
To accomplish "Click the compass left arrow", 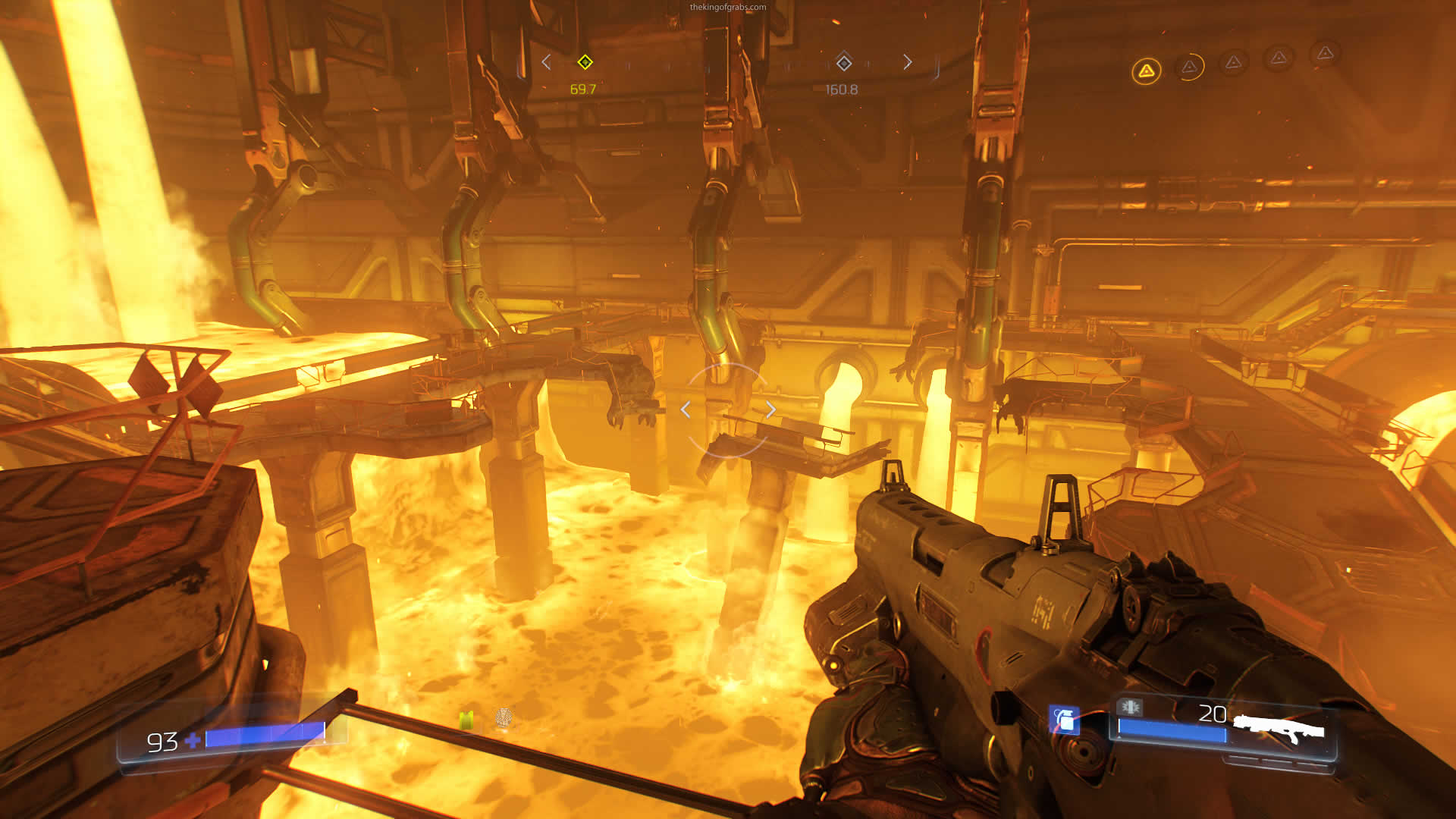I will 546,62.
